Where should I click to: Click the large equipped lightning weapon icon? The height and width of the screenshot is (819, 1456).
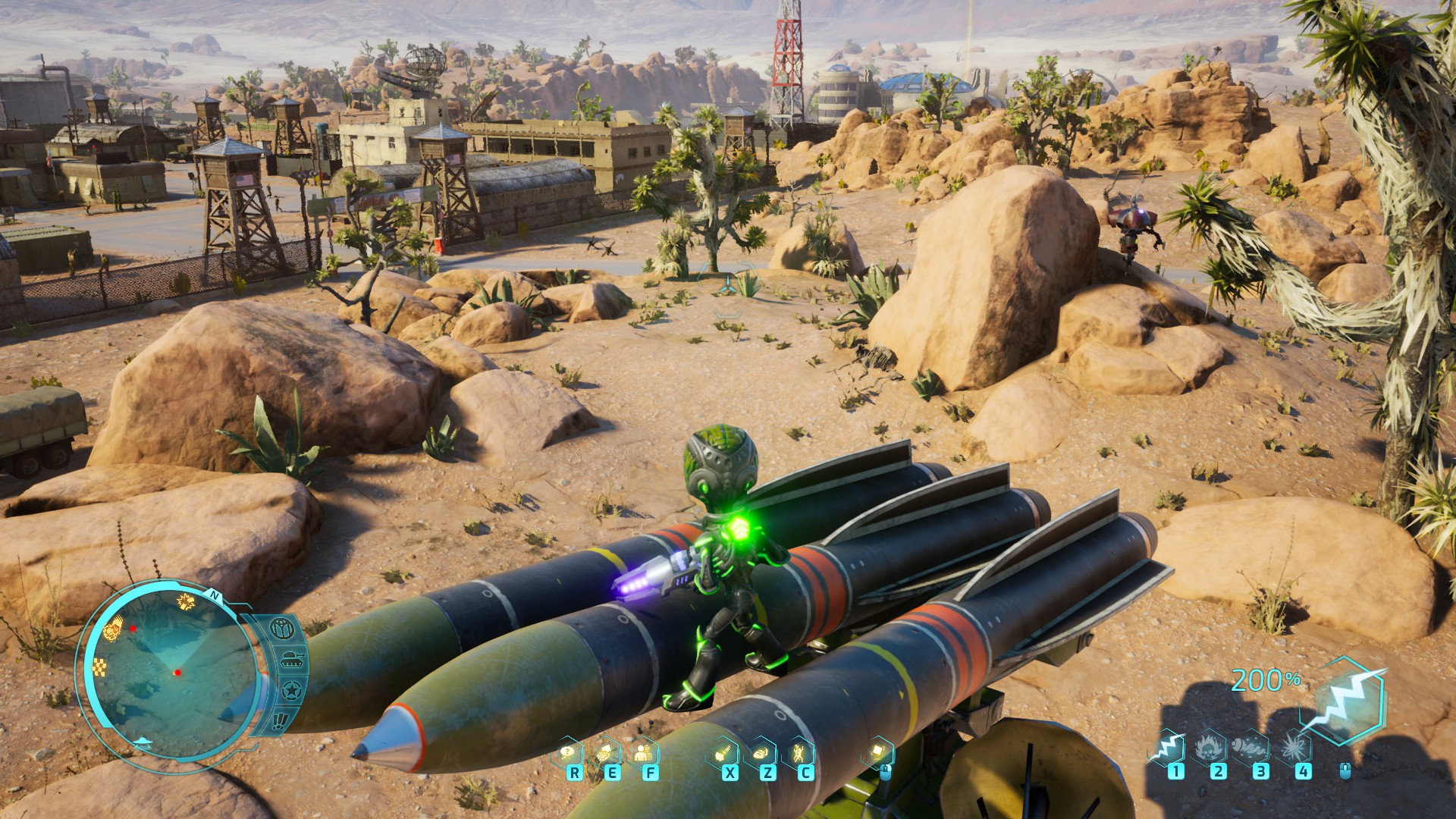[x=1341, y=701]
